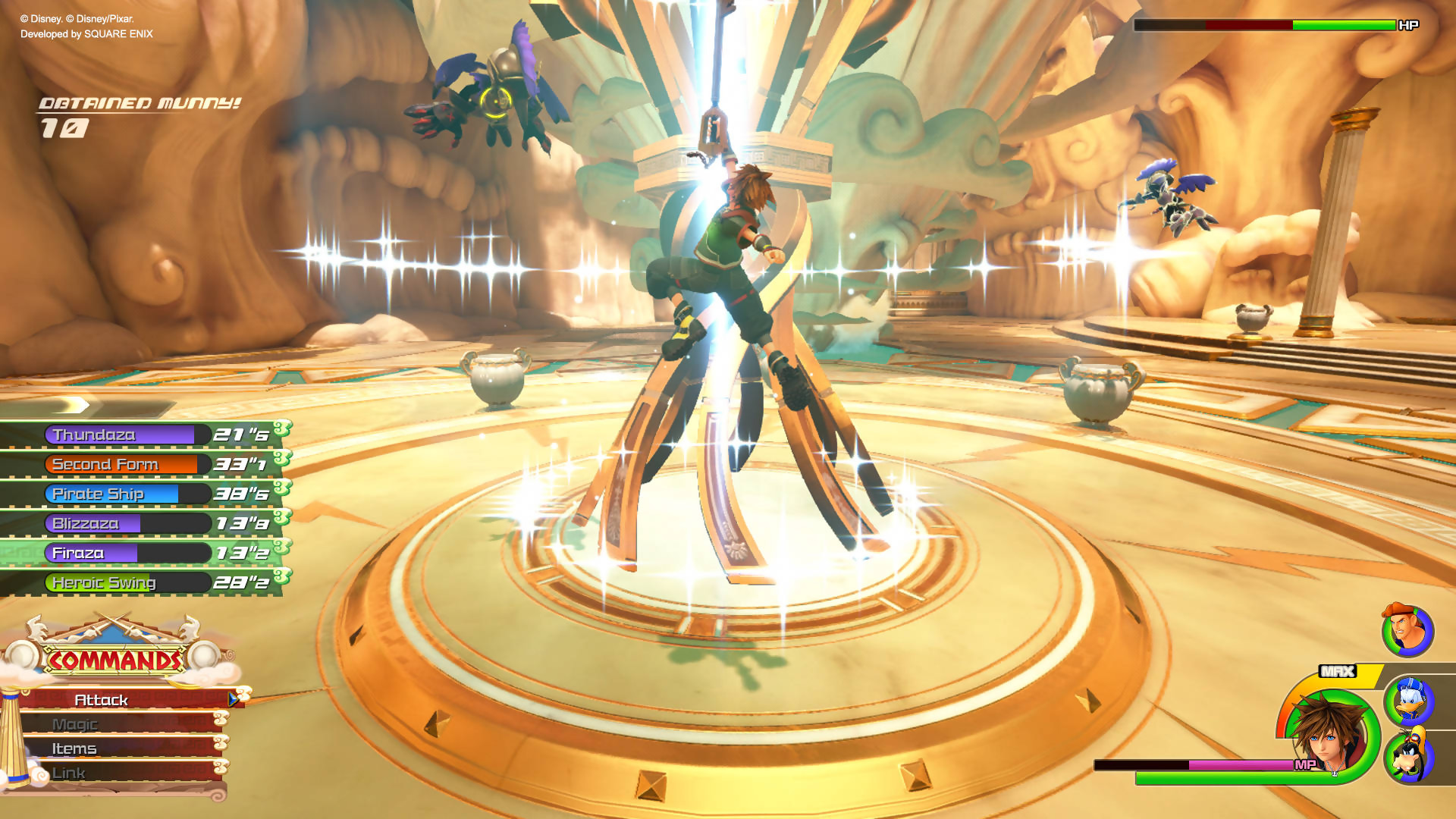The height and width of the screenshot is (819, 1456).
Task: Toggle the leaf marker next to Firaza
Action: tap(280, 548)
